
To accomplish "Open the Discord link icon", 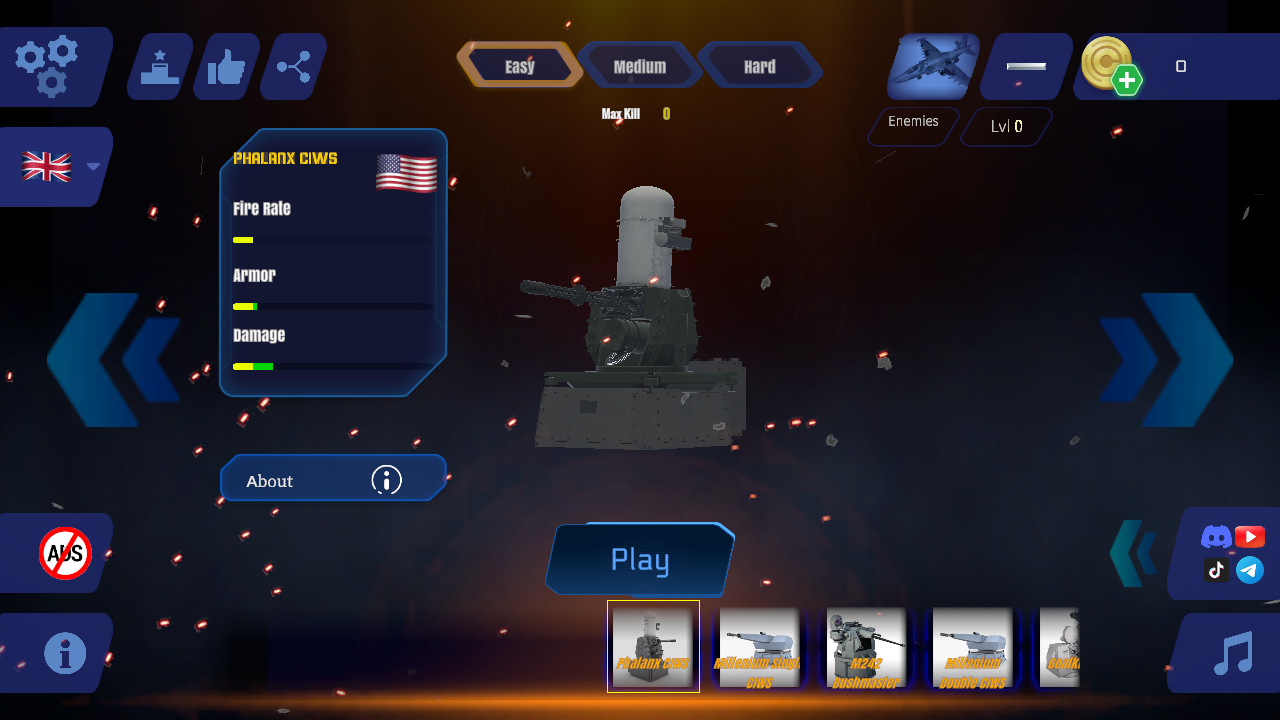I will [1216, 537].
